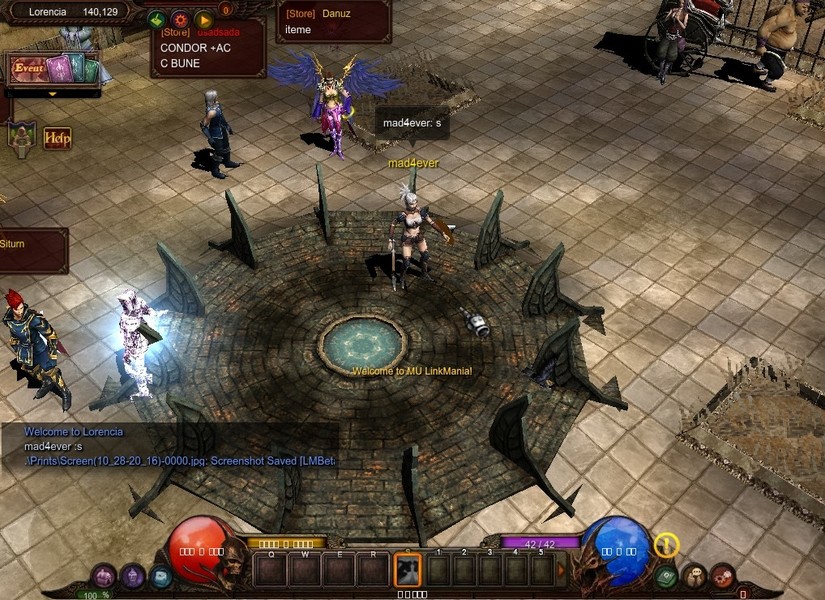825x600 pixels.
Task: Open the hooded character shield icon
Action: [21, 135]
